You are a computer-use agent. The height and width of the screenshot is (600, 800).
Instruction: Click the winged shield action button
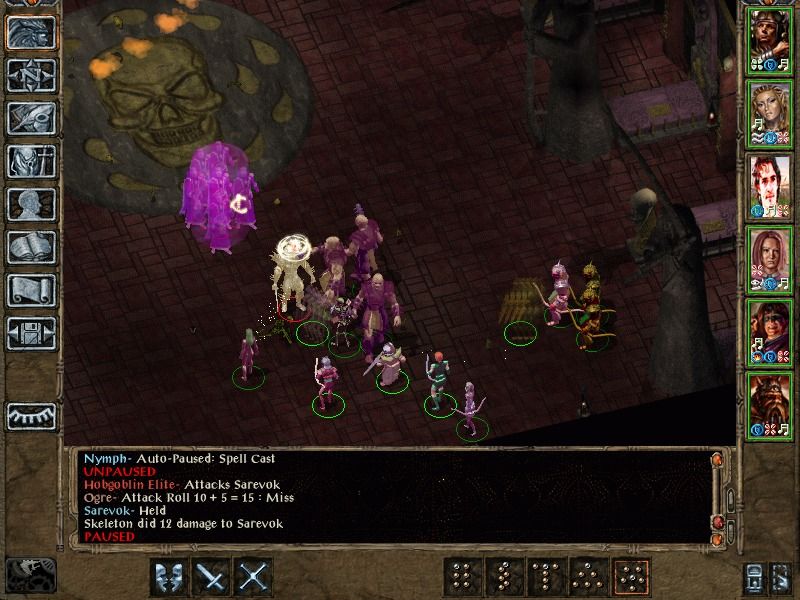point(169,577)
